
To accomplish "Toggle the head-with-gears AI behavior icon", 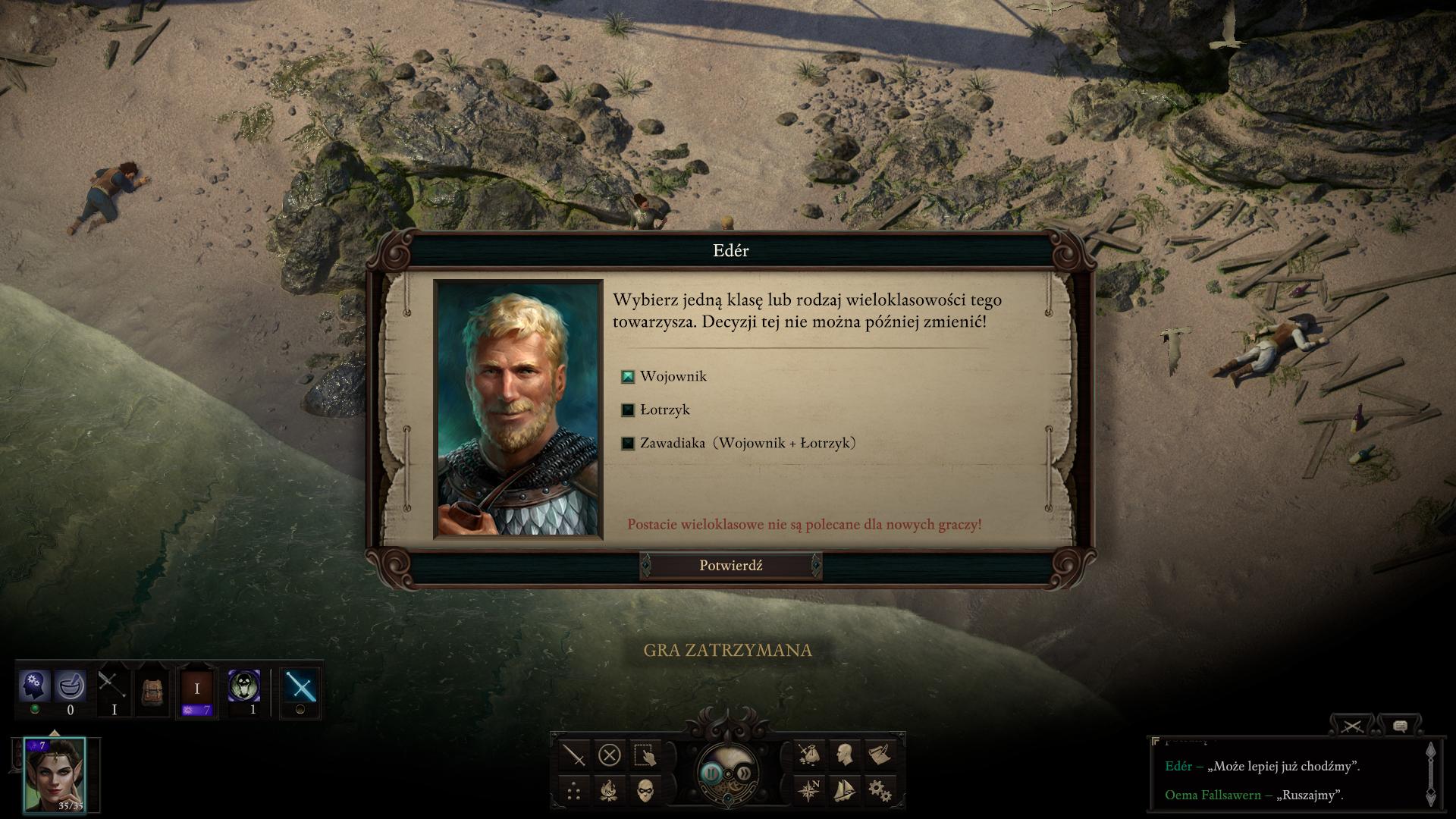I will (34, 686).
